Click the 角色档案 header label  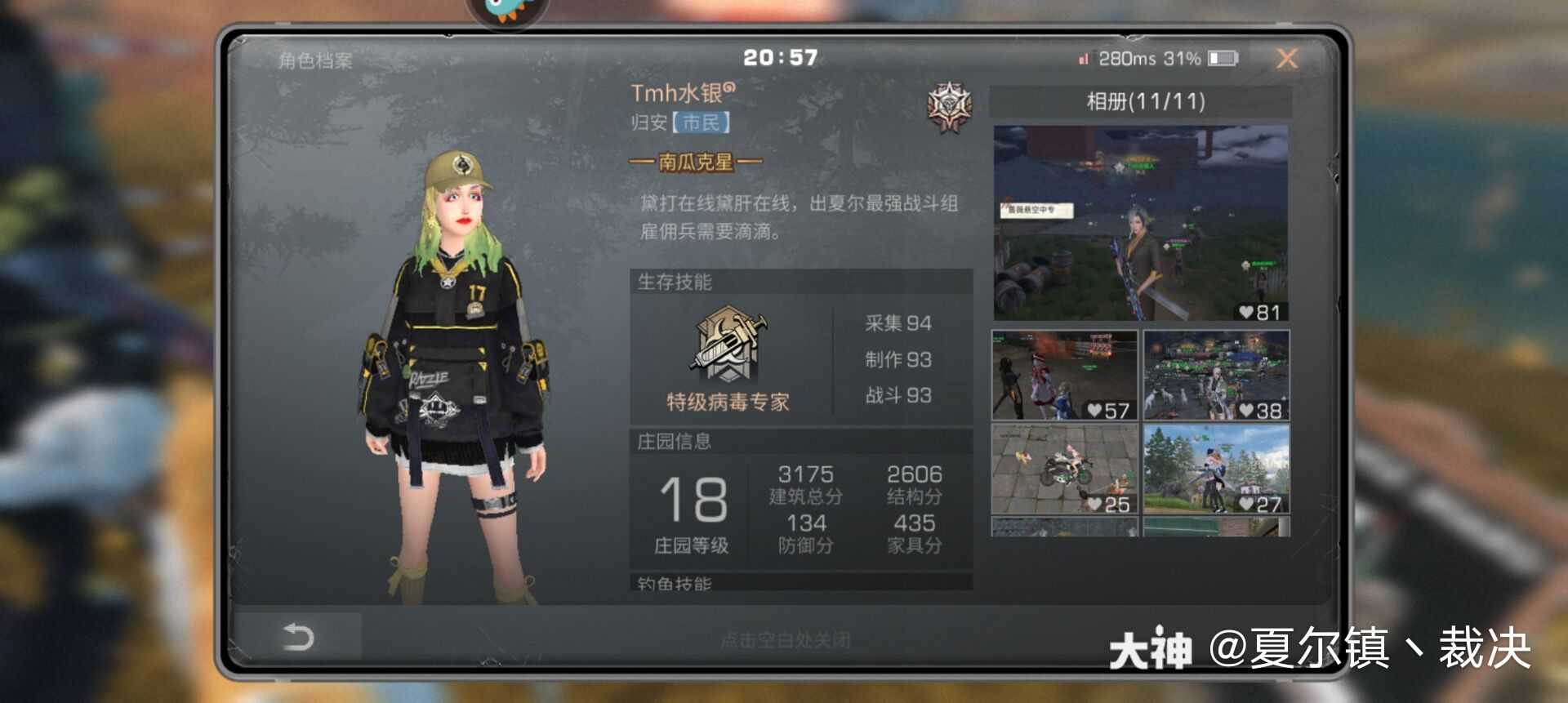click(x=314, y=60)
